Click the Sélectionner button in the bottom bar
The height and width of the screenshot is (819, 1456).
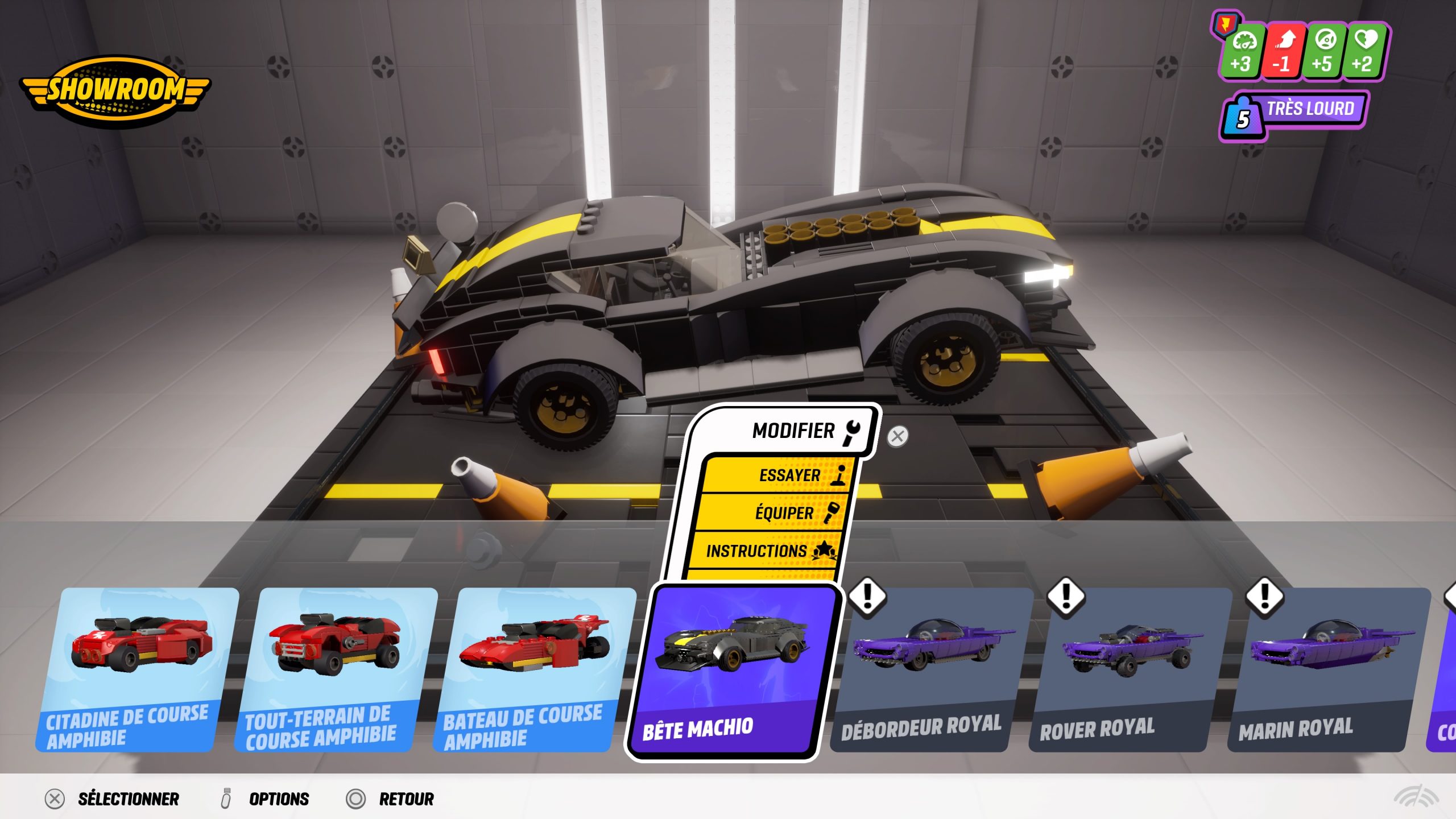[x=113, y=799]
